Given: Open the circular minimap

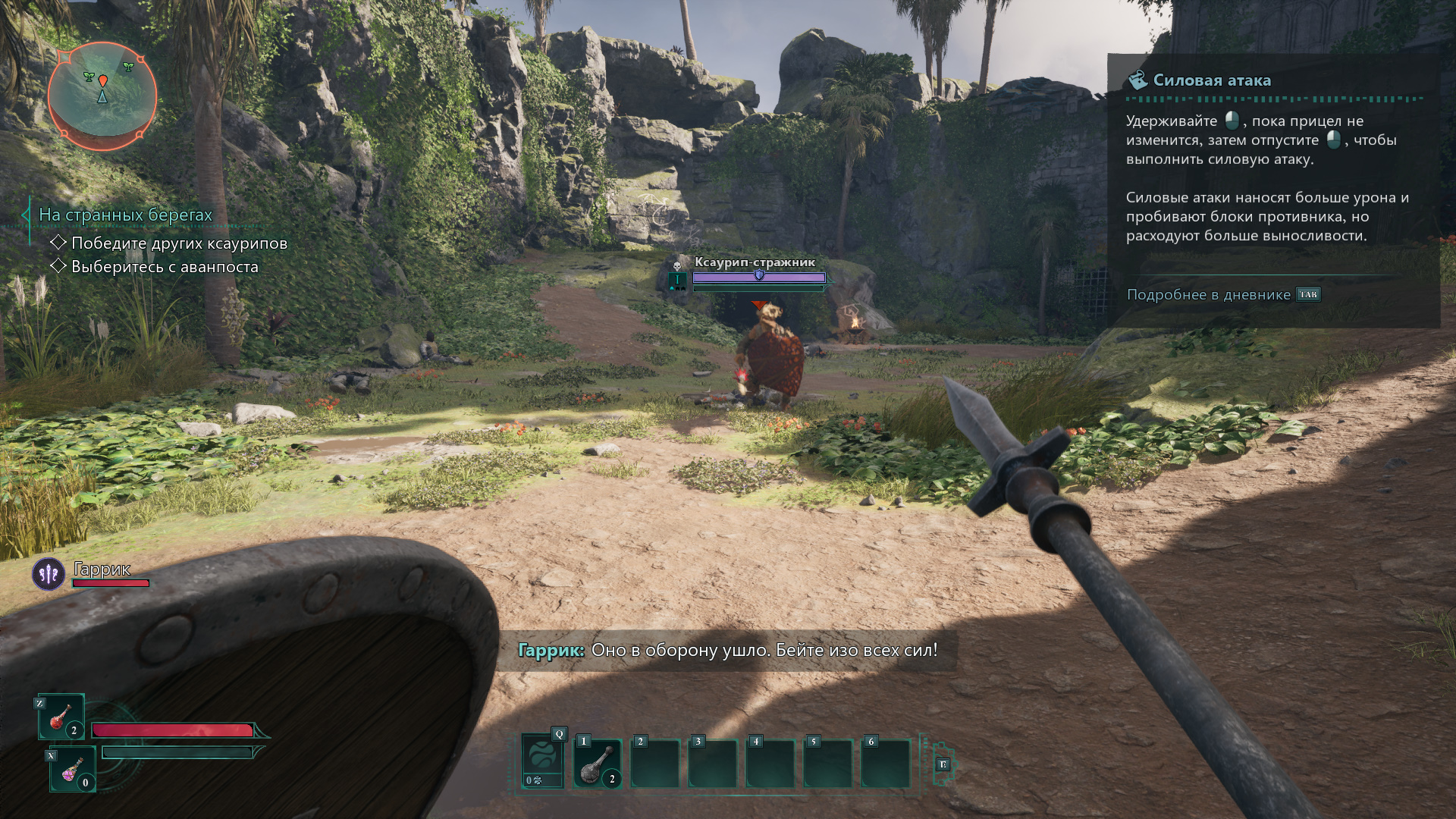Looking at the screenshot, I should pos(102,96).
